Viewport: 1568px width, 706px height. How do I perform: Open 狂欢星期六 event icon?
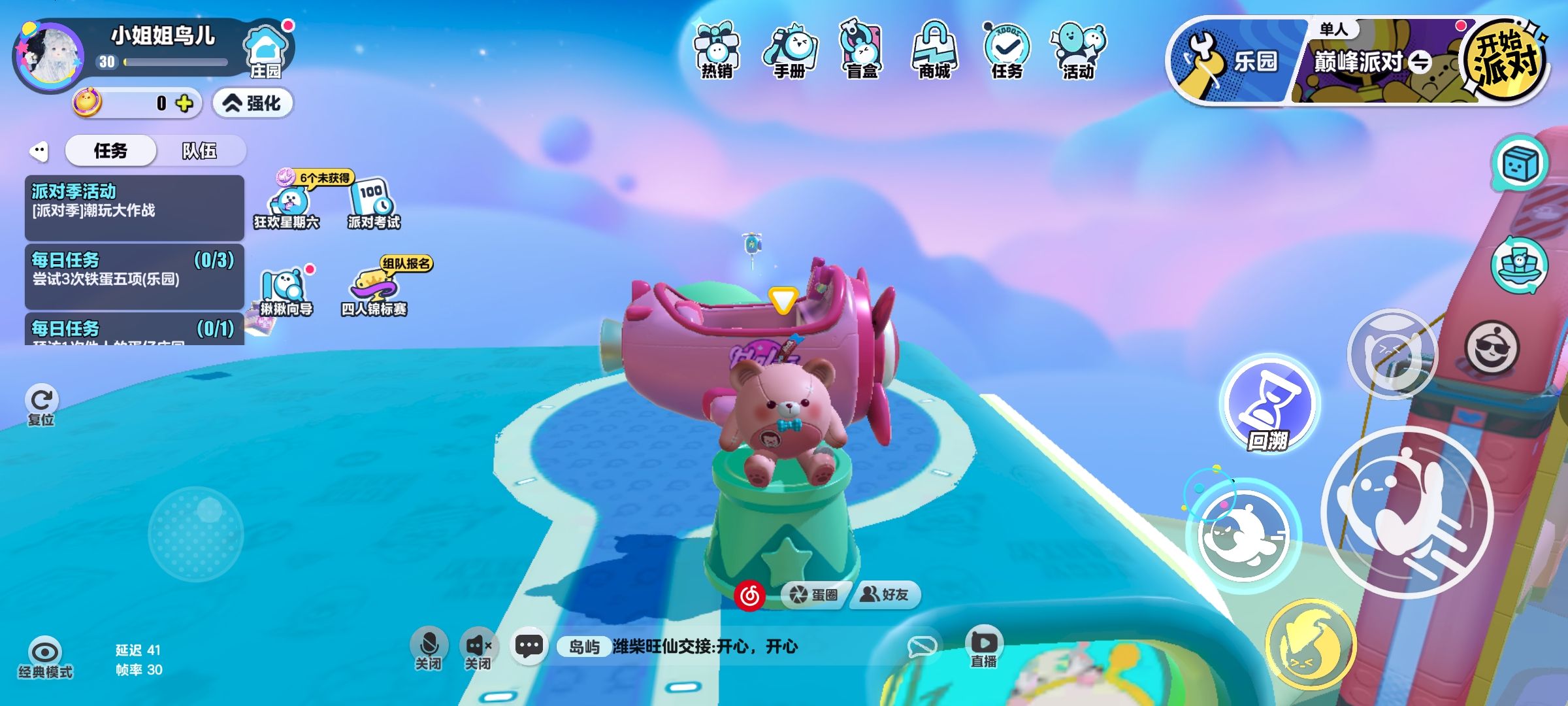coord(287,204)
